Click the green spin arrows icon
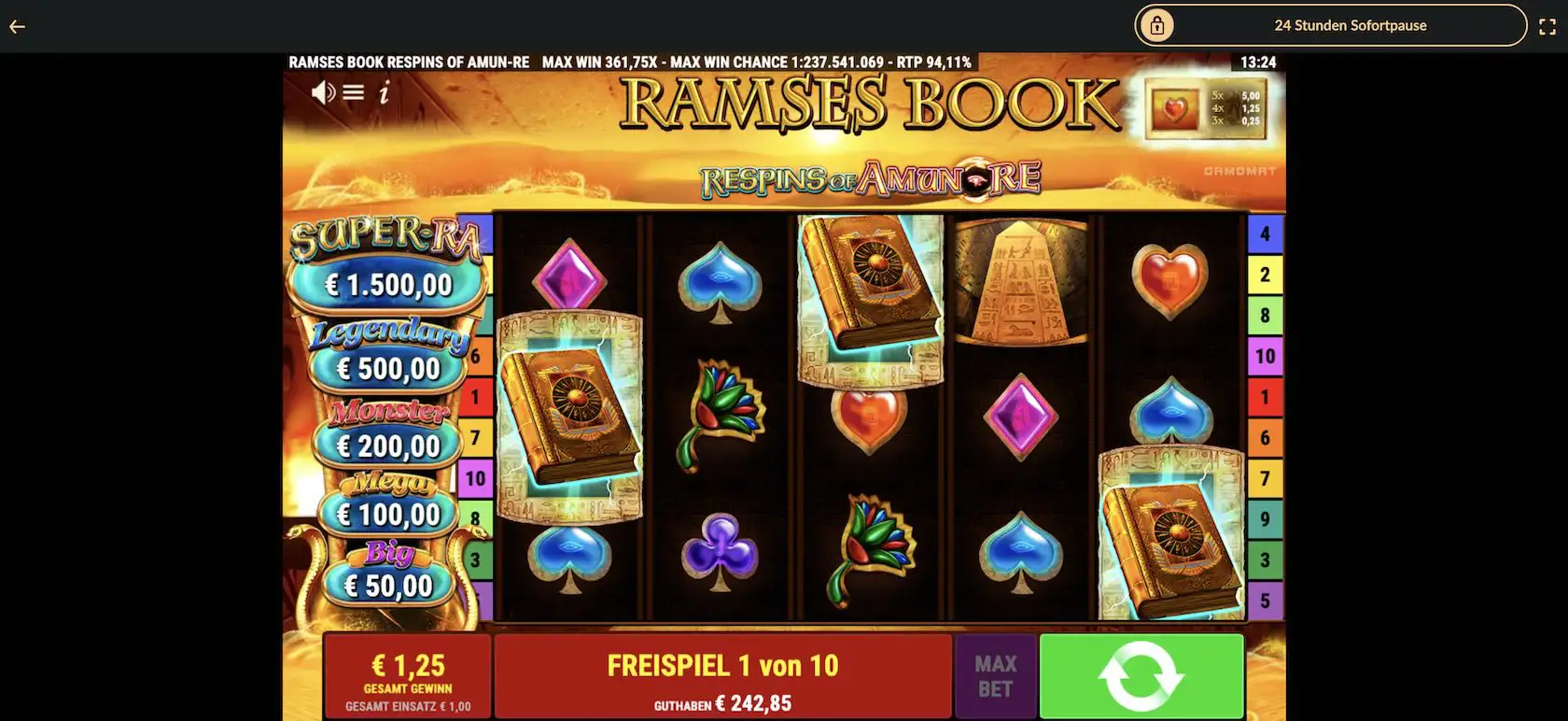Viewport: 1568px width, 721px height. (1141, 674)
